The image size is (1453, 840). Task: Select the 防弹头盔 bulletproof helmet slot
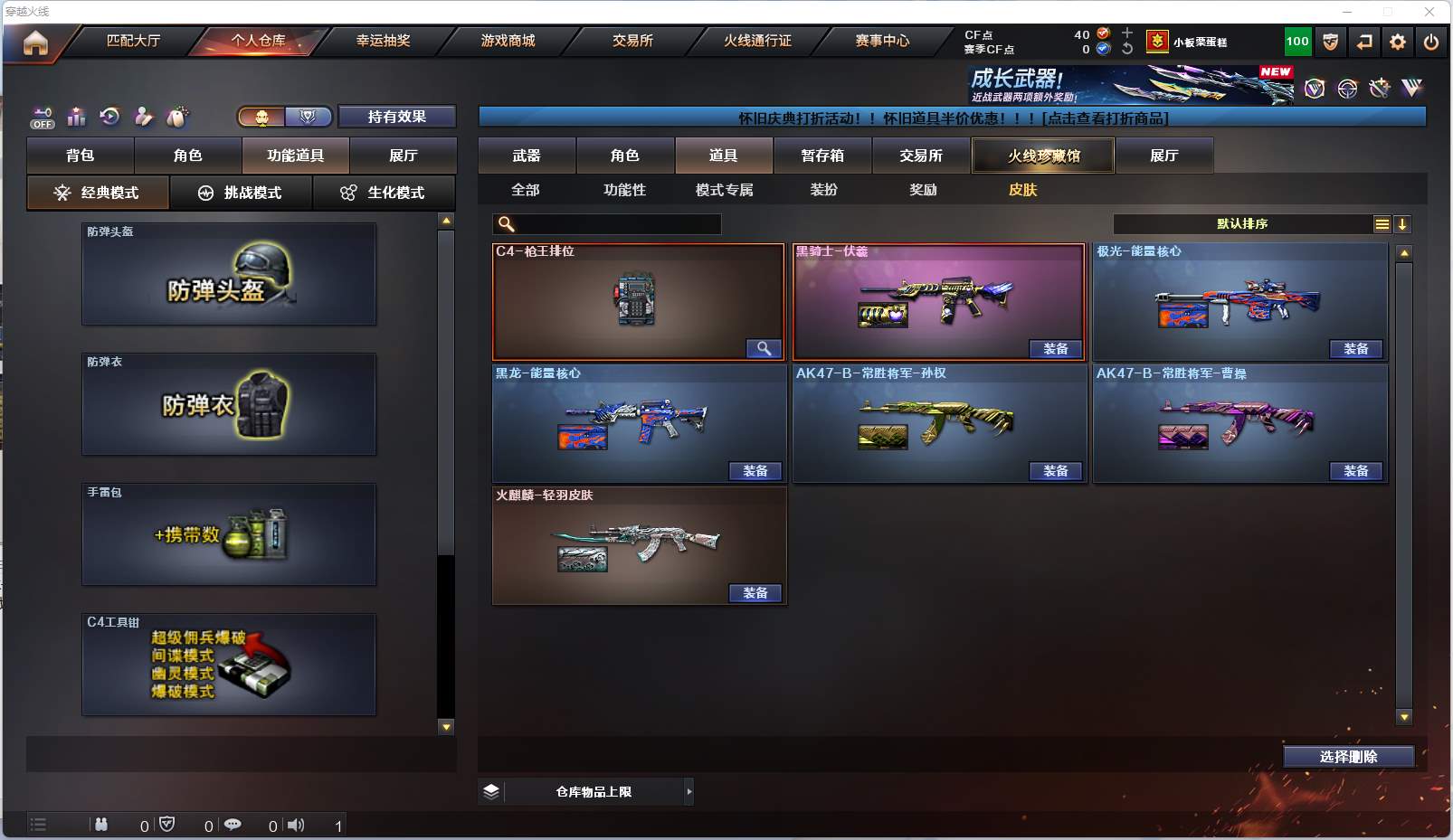coord(229,274)
